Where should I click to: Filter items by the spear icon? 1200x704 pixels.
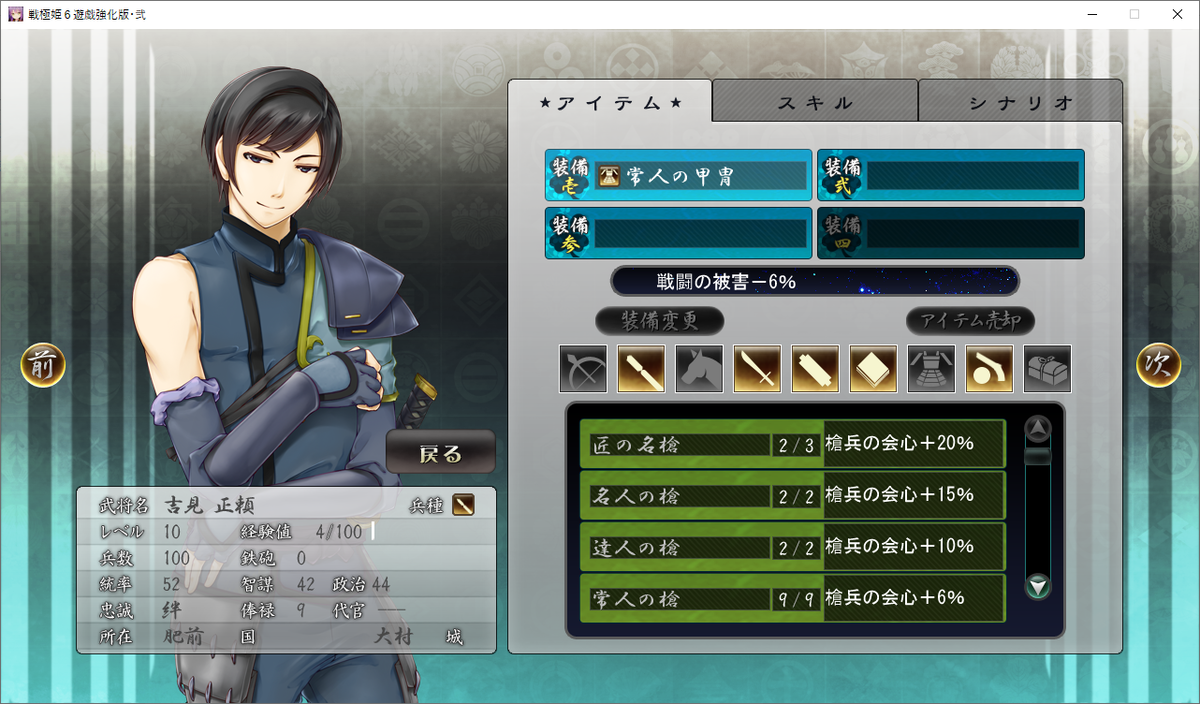[x=641, y=368]
